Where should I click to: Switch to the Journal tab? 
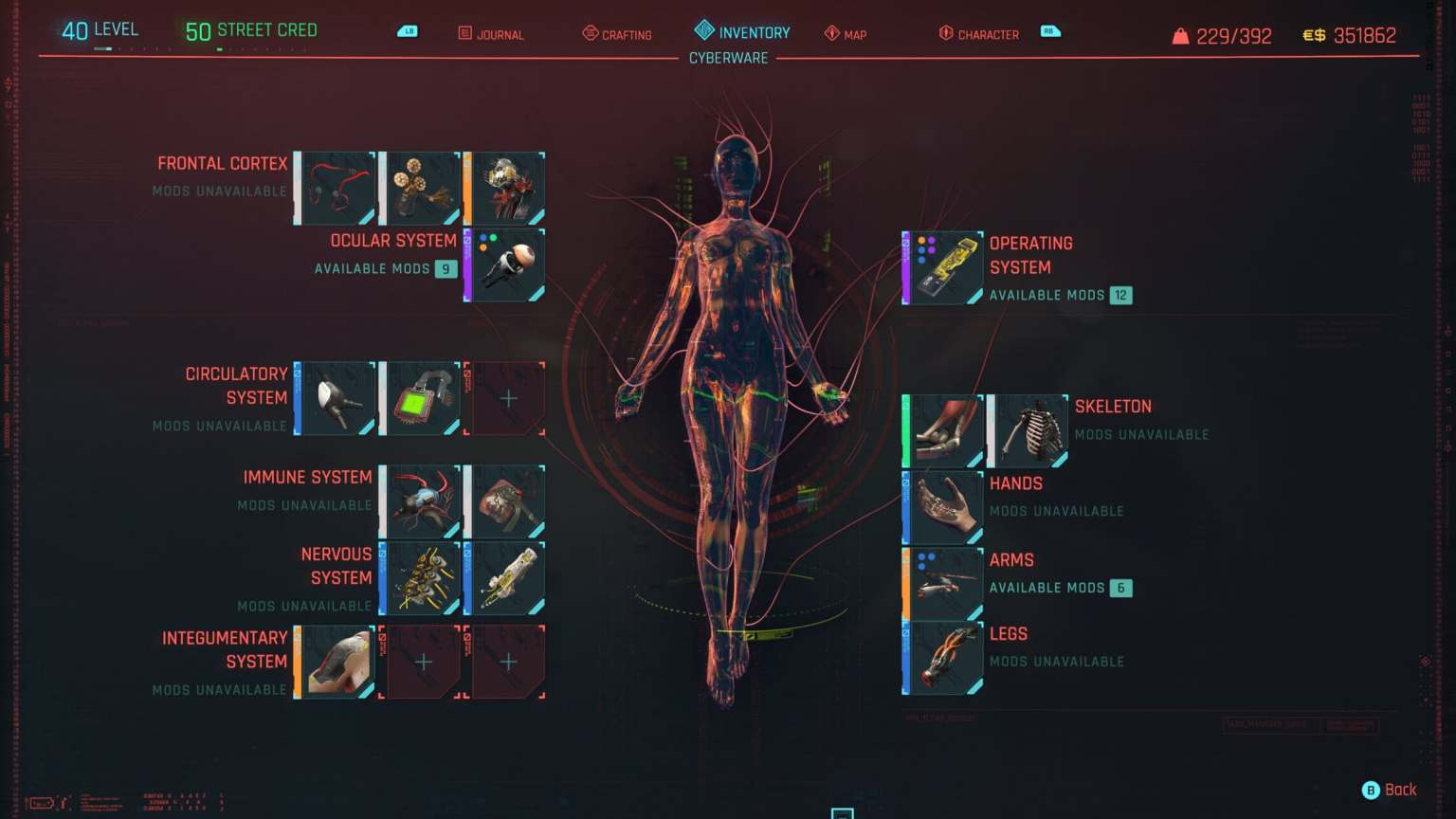click(x=490, y=34)
